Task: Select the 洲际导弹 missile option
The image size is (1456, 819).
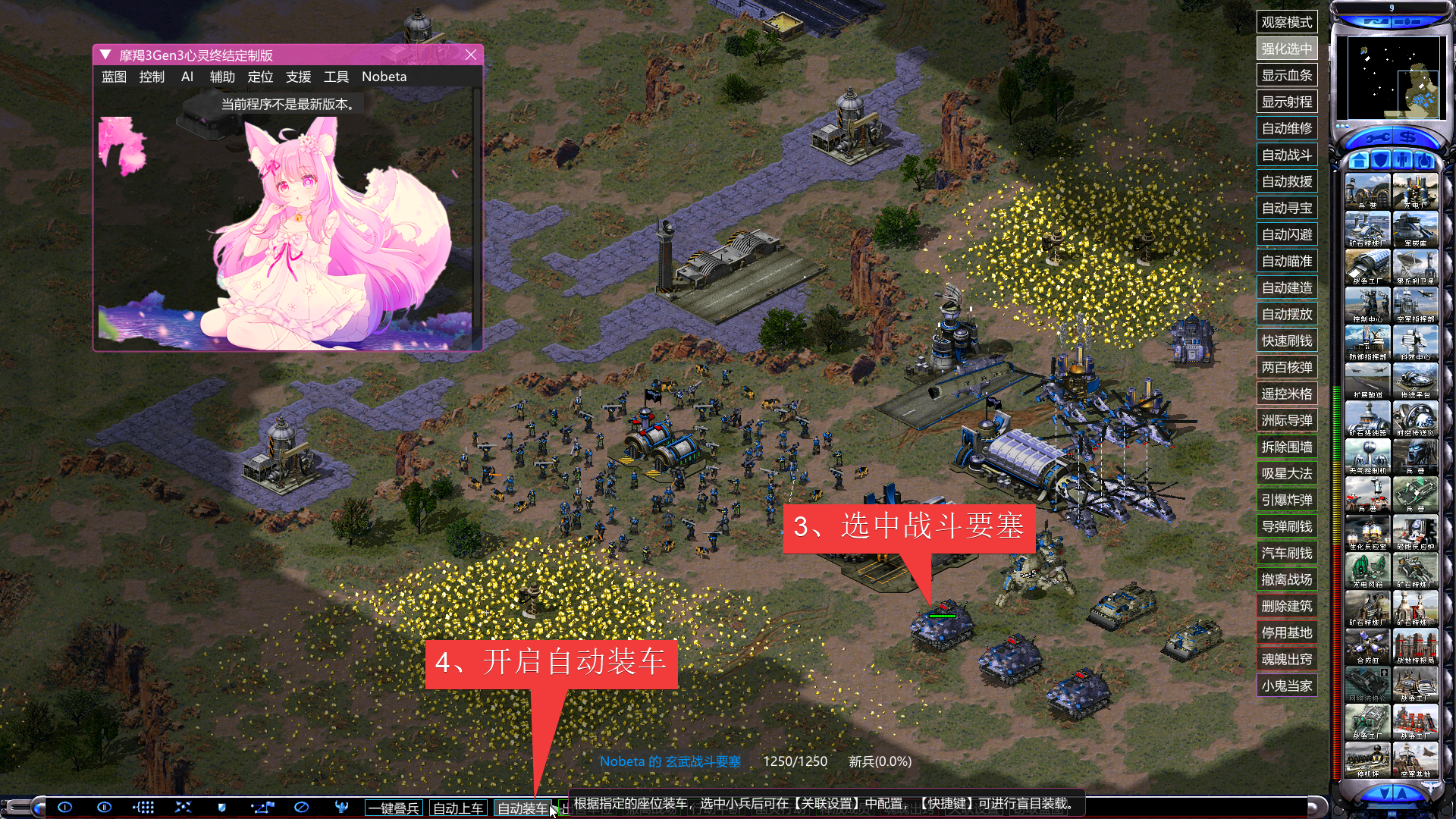Action: (1287, 420)
